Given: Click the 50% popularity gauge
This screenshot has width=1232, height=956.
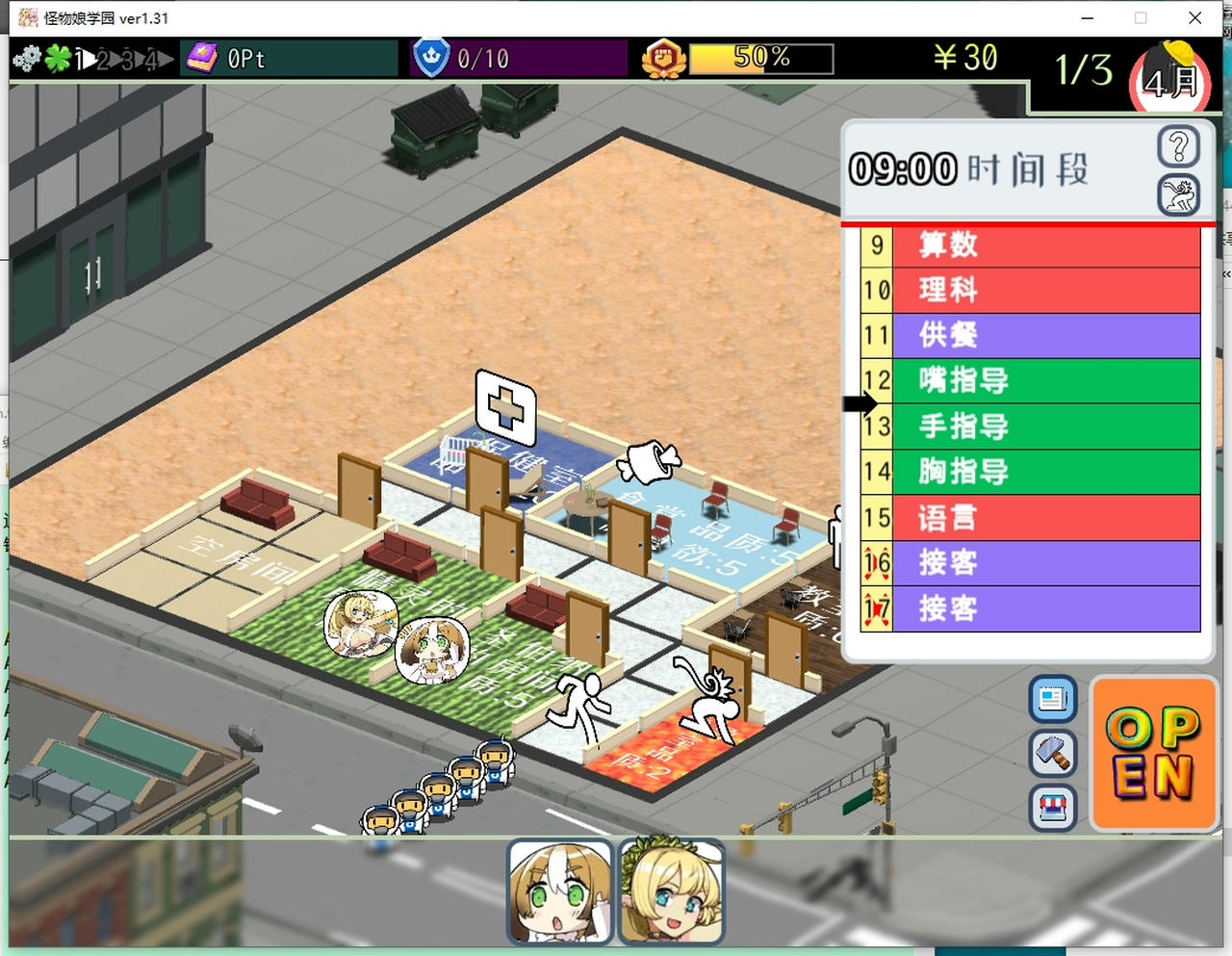Looking at the screenshot, I should (760, 59).
